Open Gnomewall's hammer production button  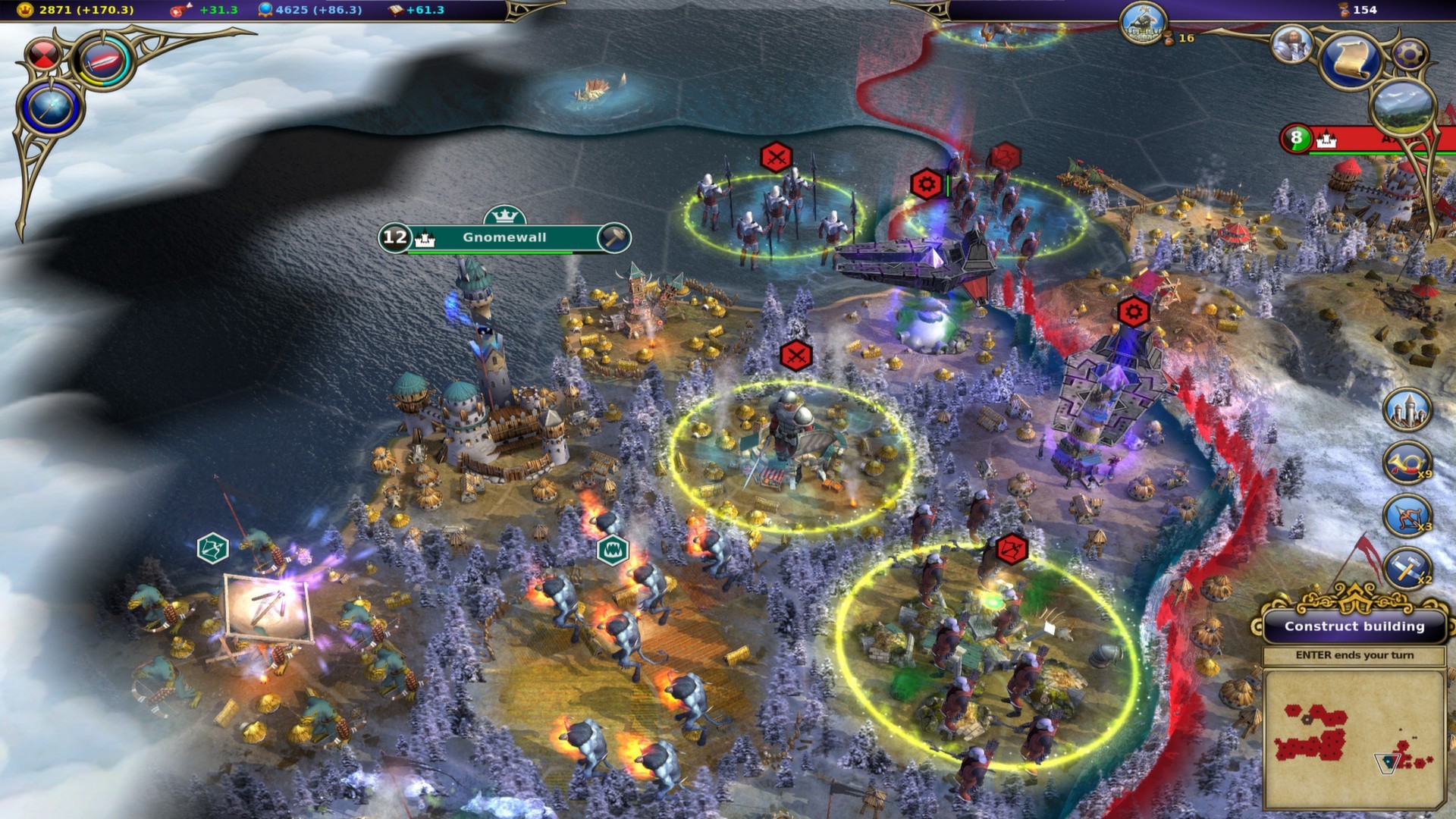tap(613, 237)
